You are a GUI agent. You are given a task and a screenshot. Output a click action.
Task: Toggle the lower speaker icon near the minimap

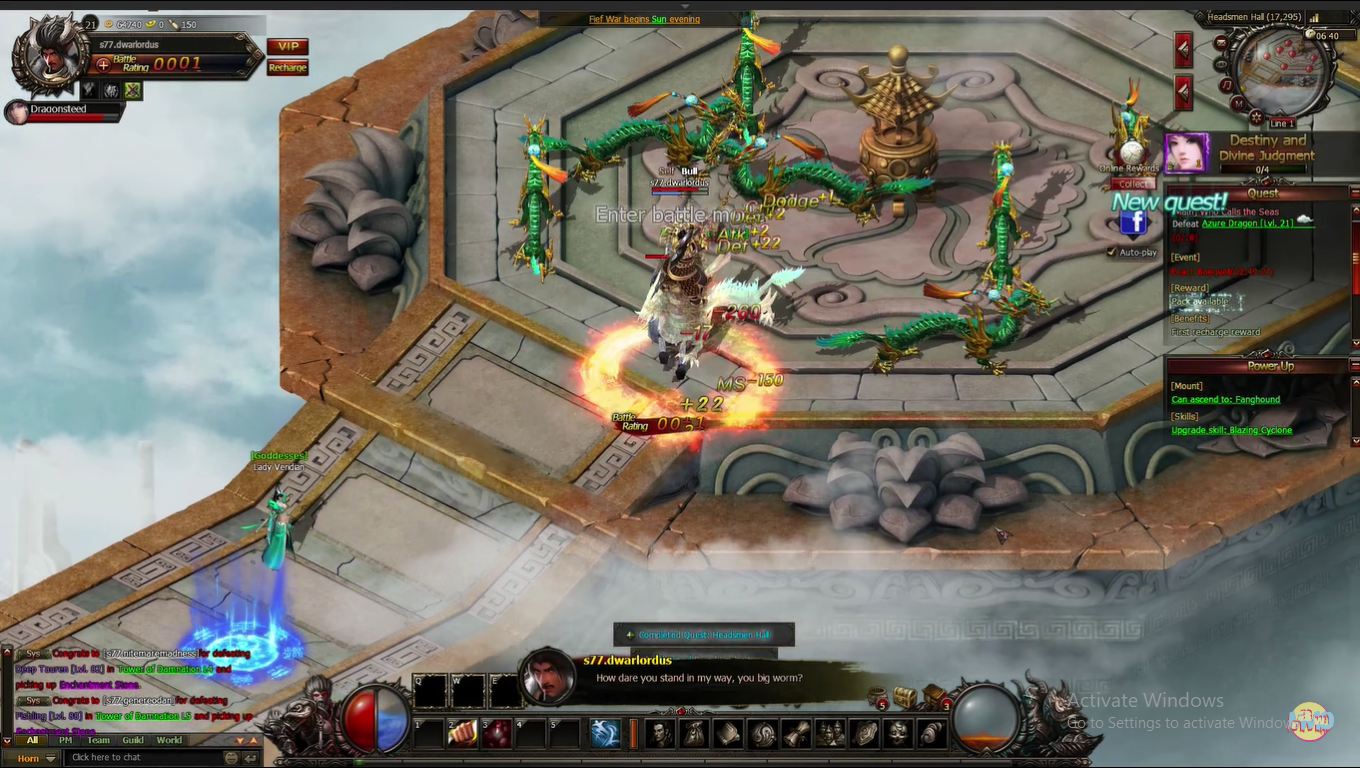(x=1183, y=90)
